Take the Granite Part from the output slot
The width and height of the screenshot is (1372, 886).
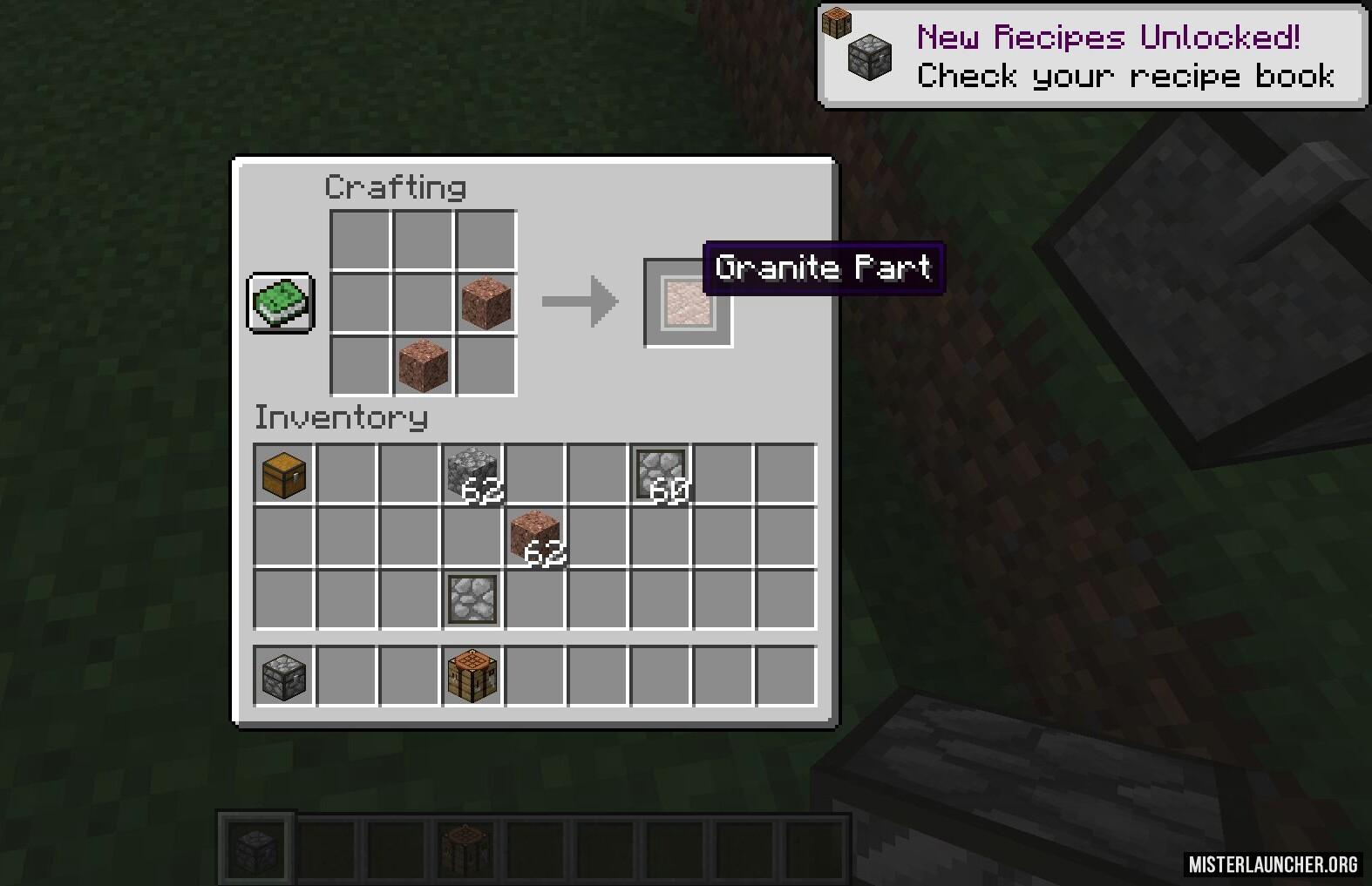click(687, 303)
